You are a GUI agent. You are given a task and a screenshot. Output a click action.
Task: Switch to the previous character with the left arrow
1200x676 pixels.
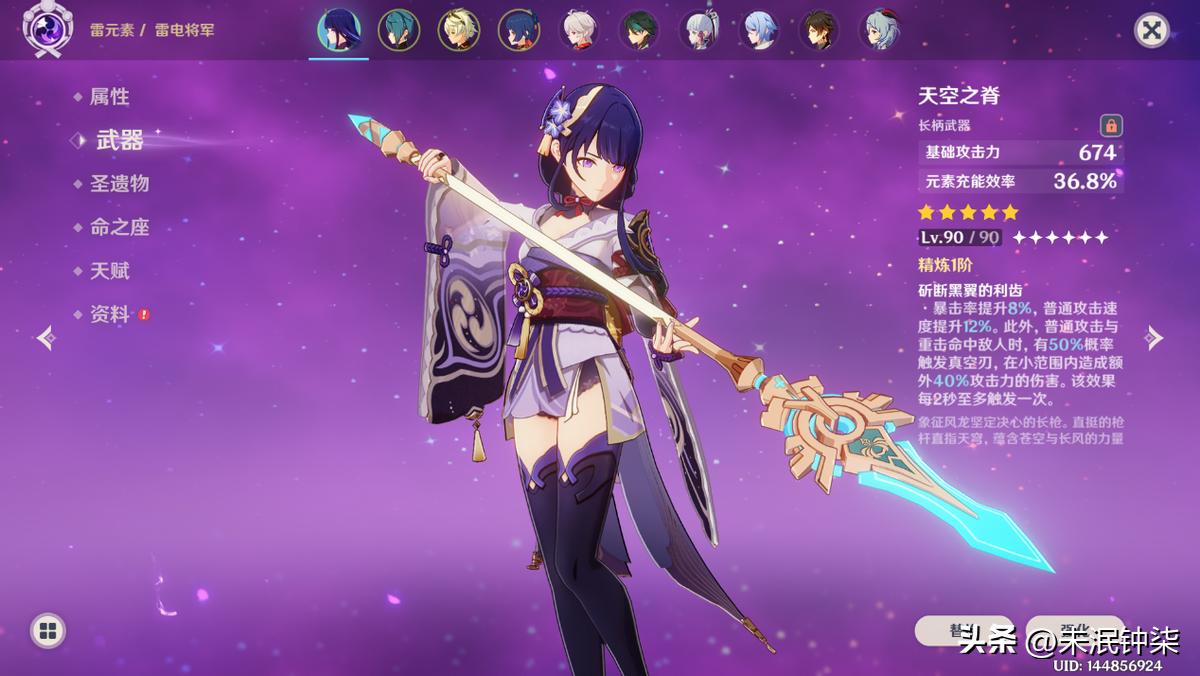(x=46, y=338)
